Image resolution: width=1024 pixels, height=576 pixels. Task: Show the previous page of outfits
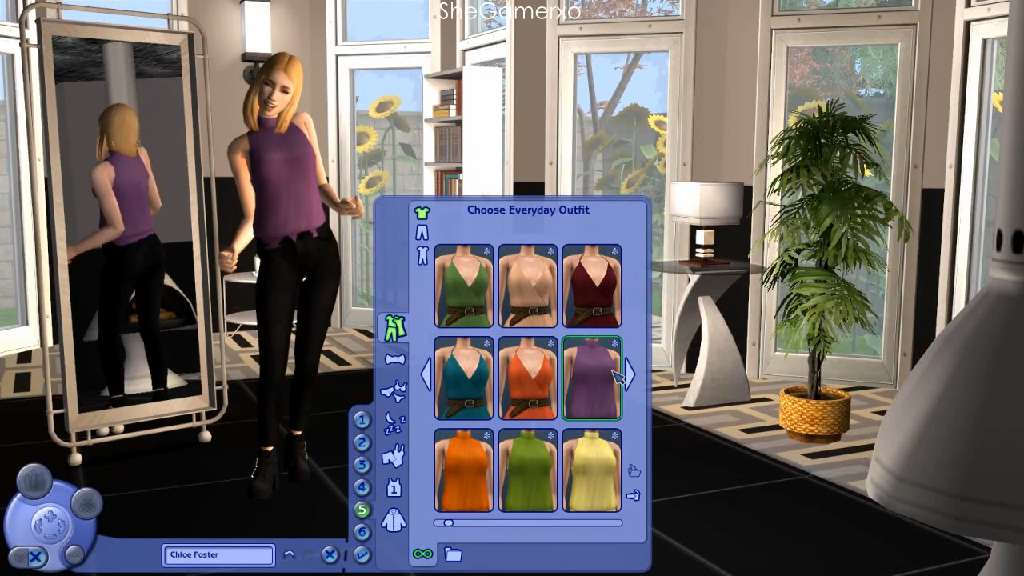click(x=425, y=375)
